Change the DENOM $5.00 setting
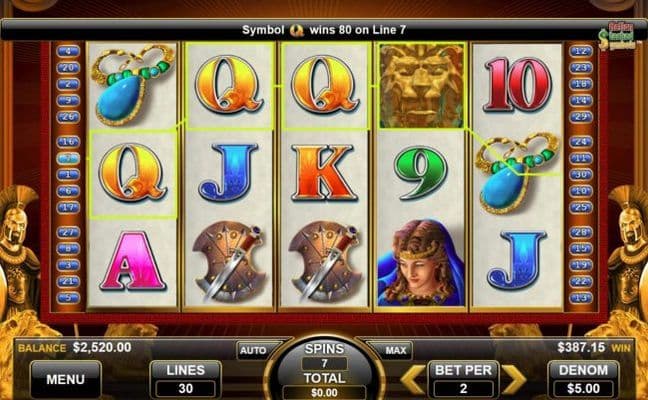 (x=583, y=379)
